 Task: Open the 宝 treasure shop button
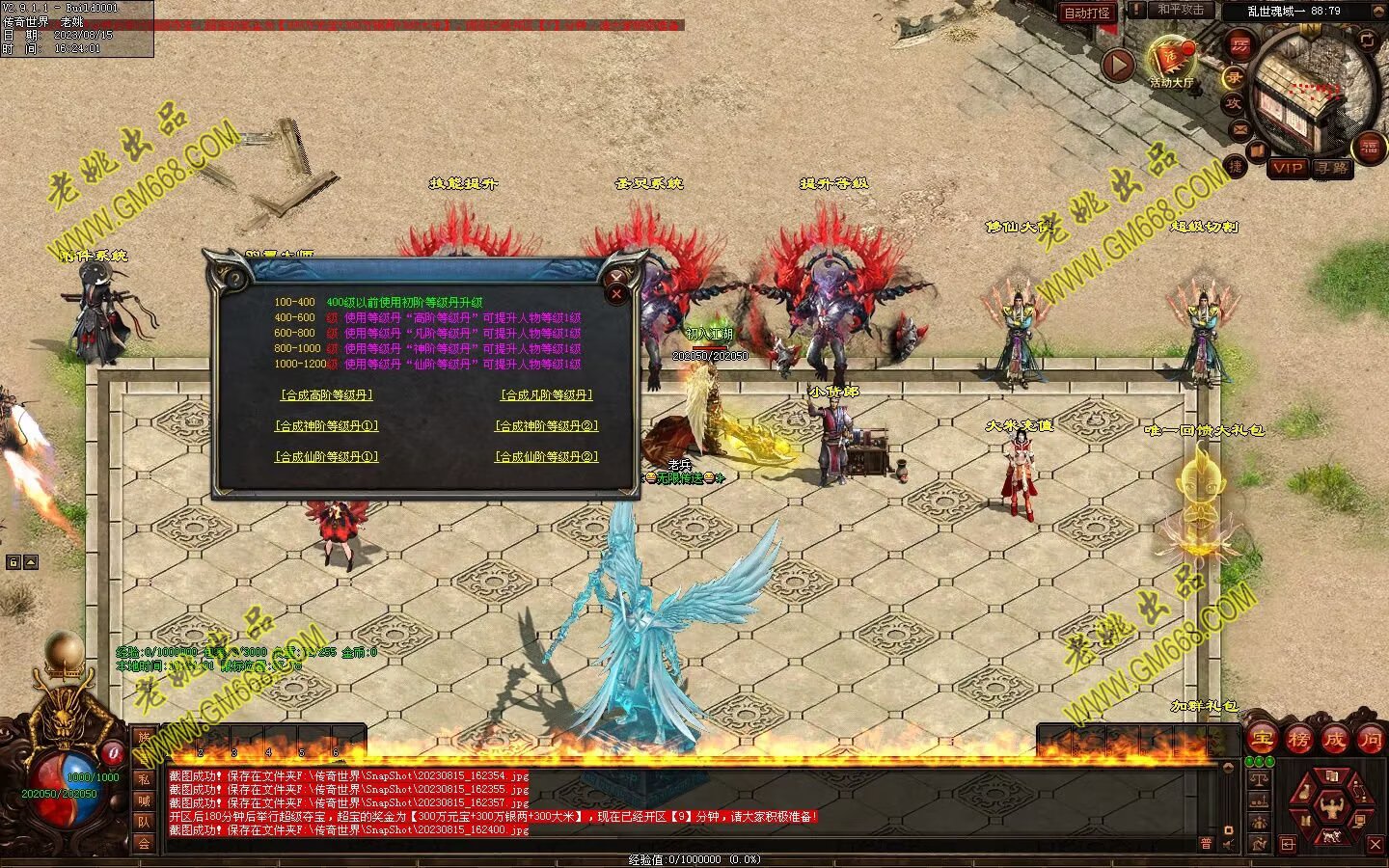tap(1263, 740)
